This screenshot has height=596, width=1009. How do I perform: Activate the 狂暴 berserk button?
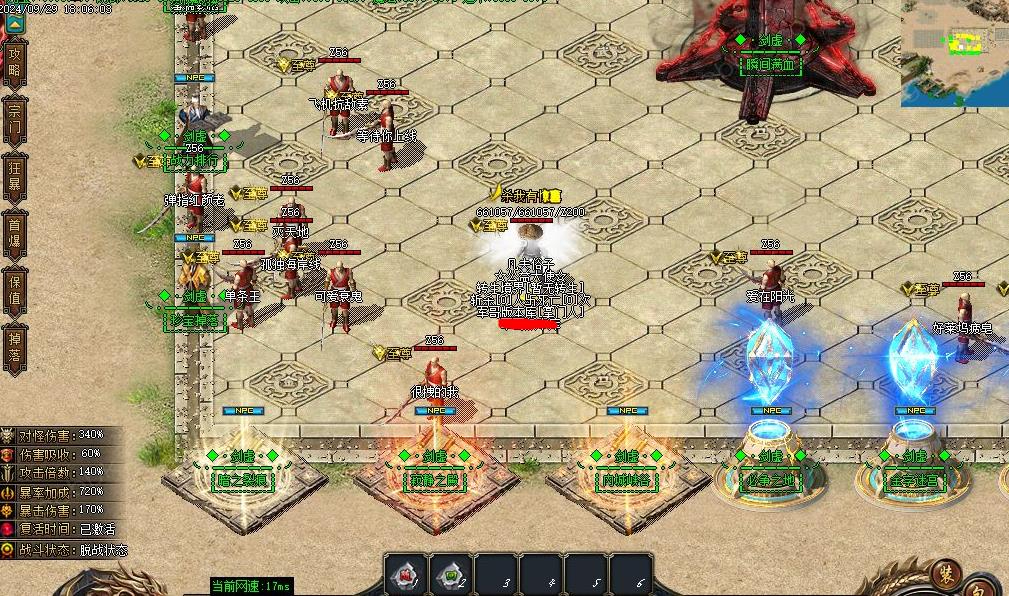(x=14, y=177)
